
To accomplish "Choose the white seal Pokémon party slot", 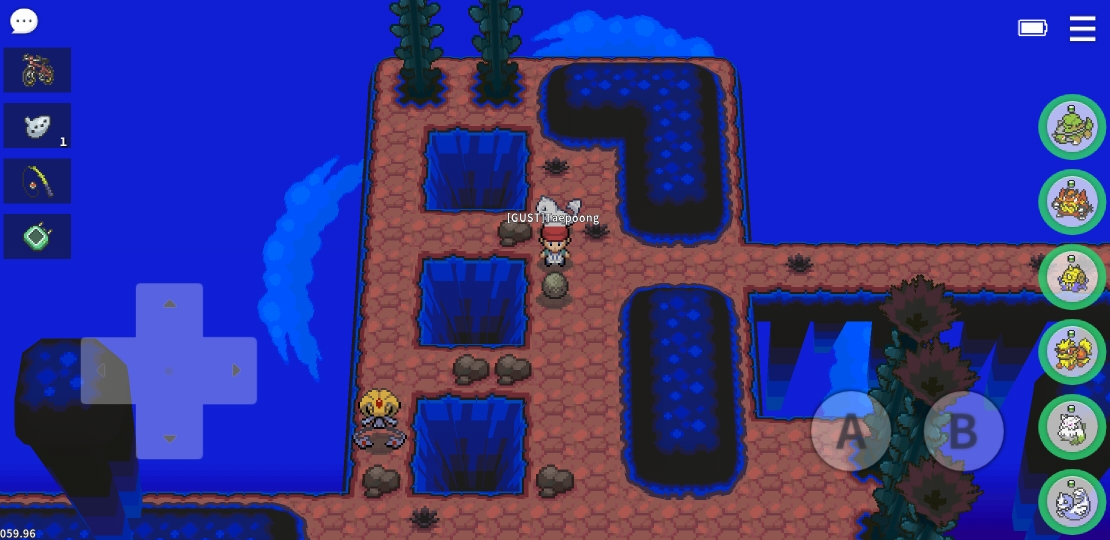I will pyautogui.click(x=1072, y=502).
